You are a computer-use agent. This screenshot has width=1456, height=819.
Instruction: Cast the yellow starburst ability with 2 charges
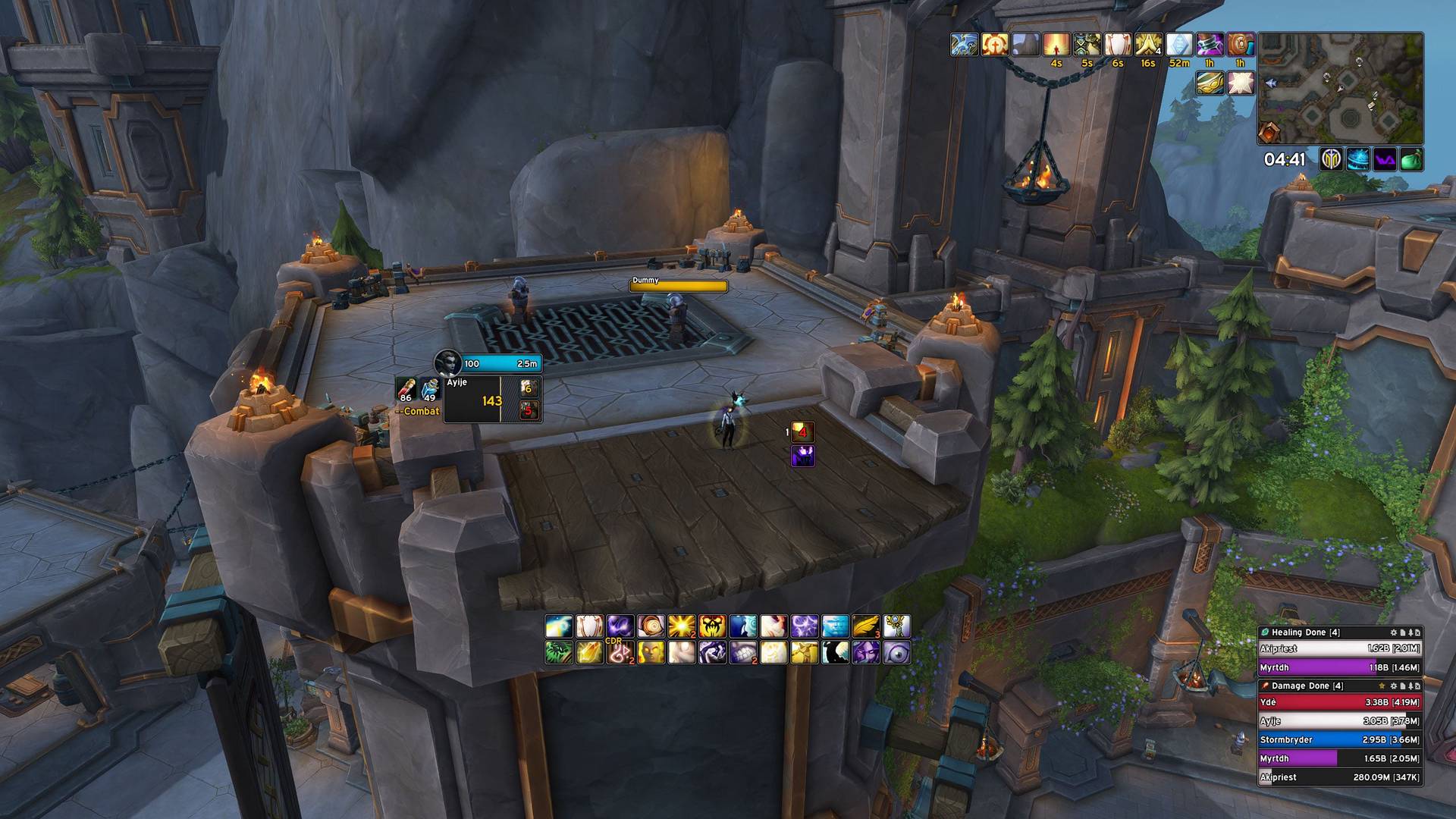point(681,626)
